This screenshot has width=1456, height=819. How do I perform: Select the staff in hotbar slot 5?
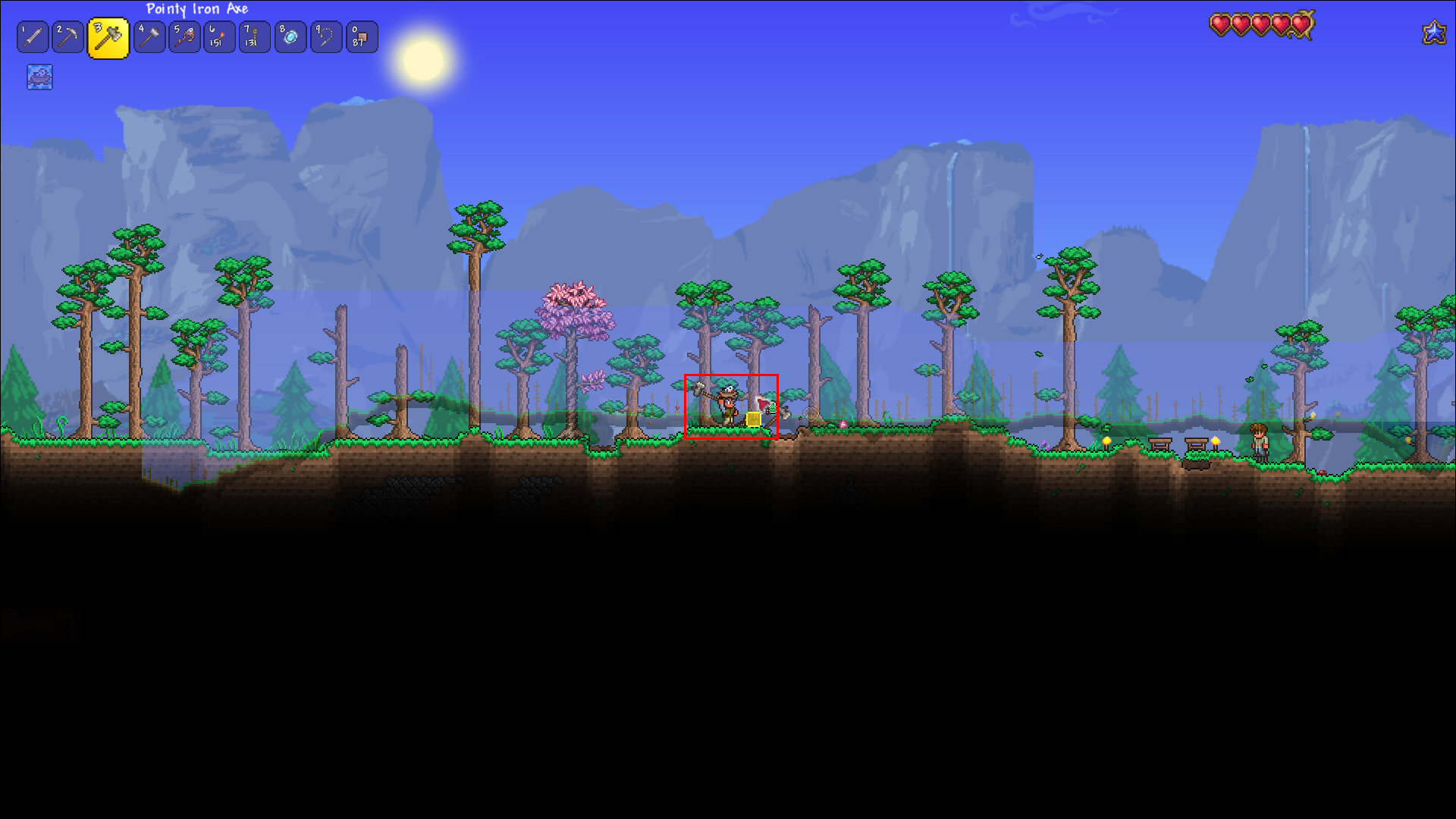(184, 36)
